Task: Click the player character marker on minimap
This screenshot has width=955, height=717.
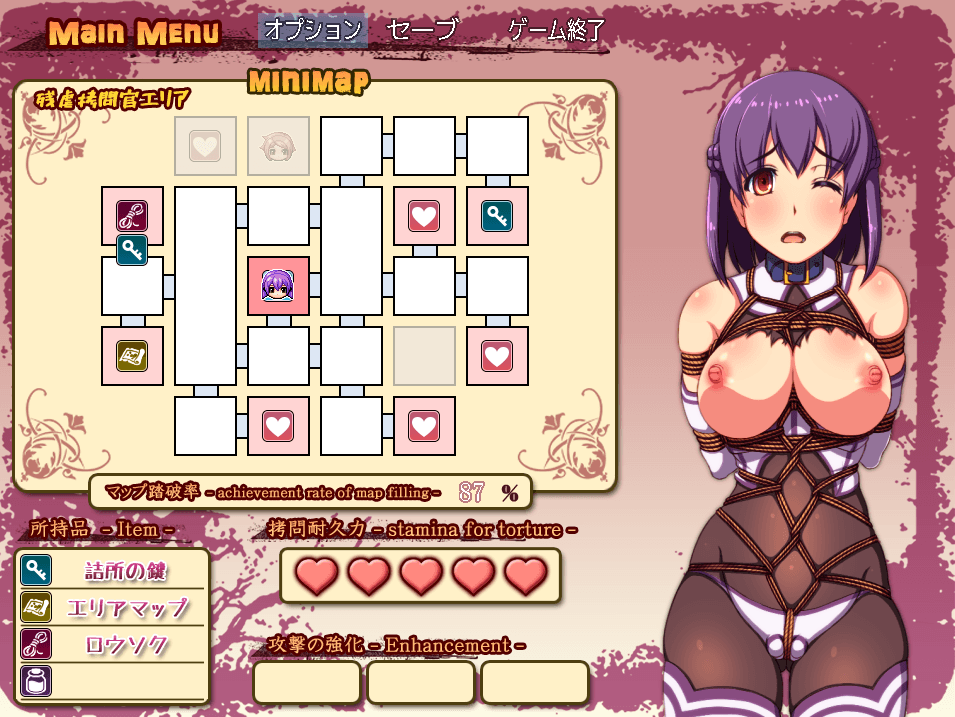Action: click(278, 286)
